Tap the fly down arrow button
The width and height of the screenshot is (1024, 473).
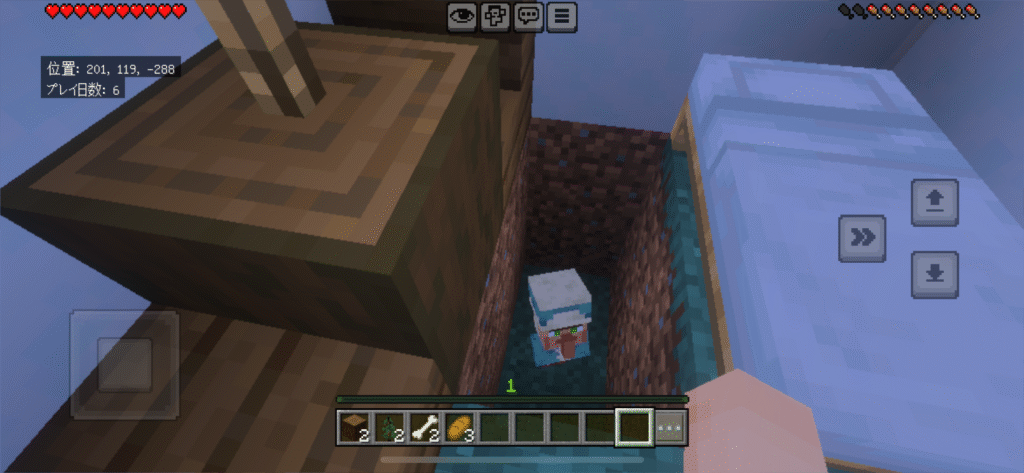point(935,275)
